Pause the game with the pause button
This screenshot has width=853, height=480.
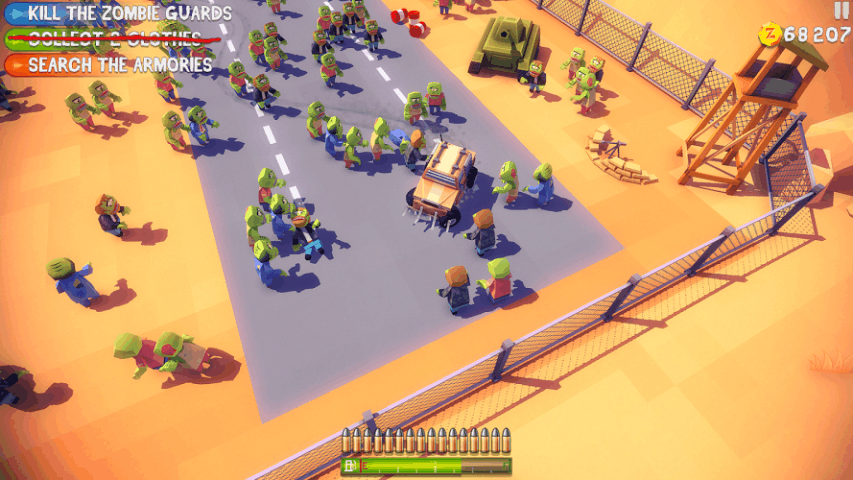840,10
